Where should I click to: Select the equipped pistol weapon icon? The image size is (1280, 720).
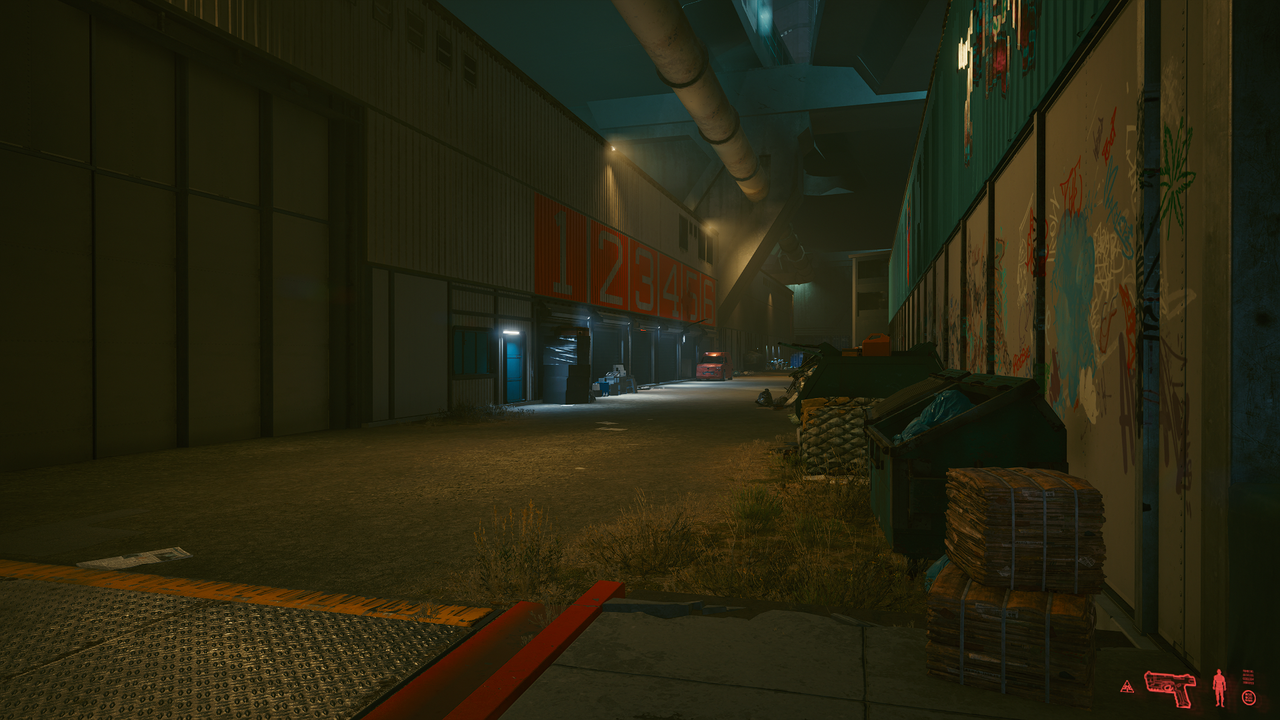pyautogui.click(x=1169, y=688)
